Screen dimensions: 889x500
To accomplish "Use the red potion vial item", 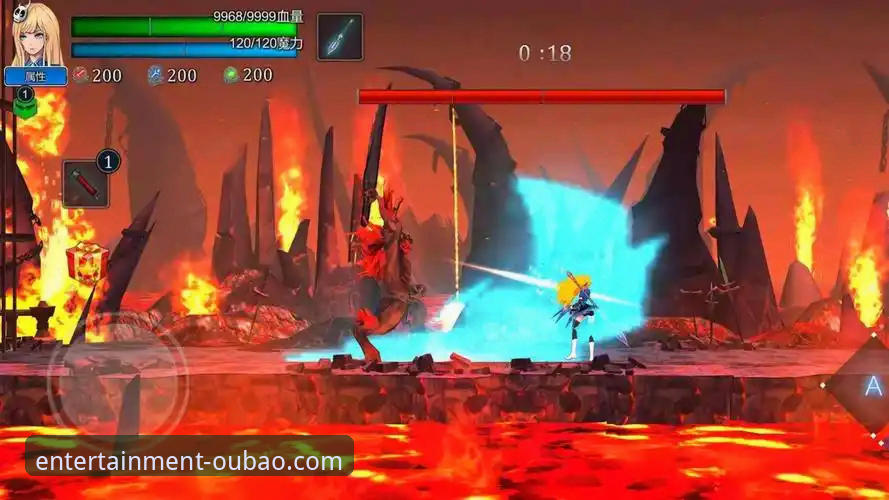I will coord(85,184).
